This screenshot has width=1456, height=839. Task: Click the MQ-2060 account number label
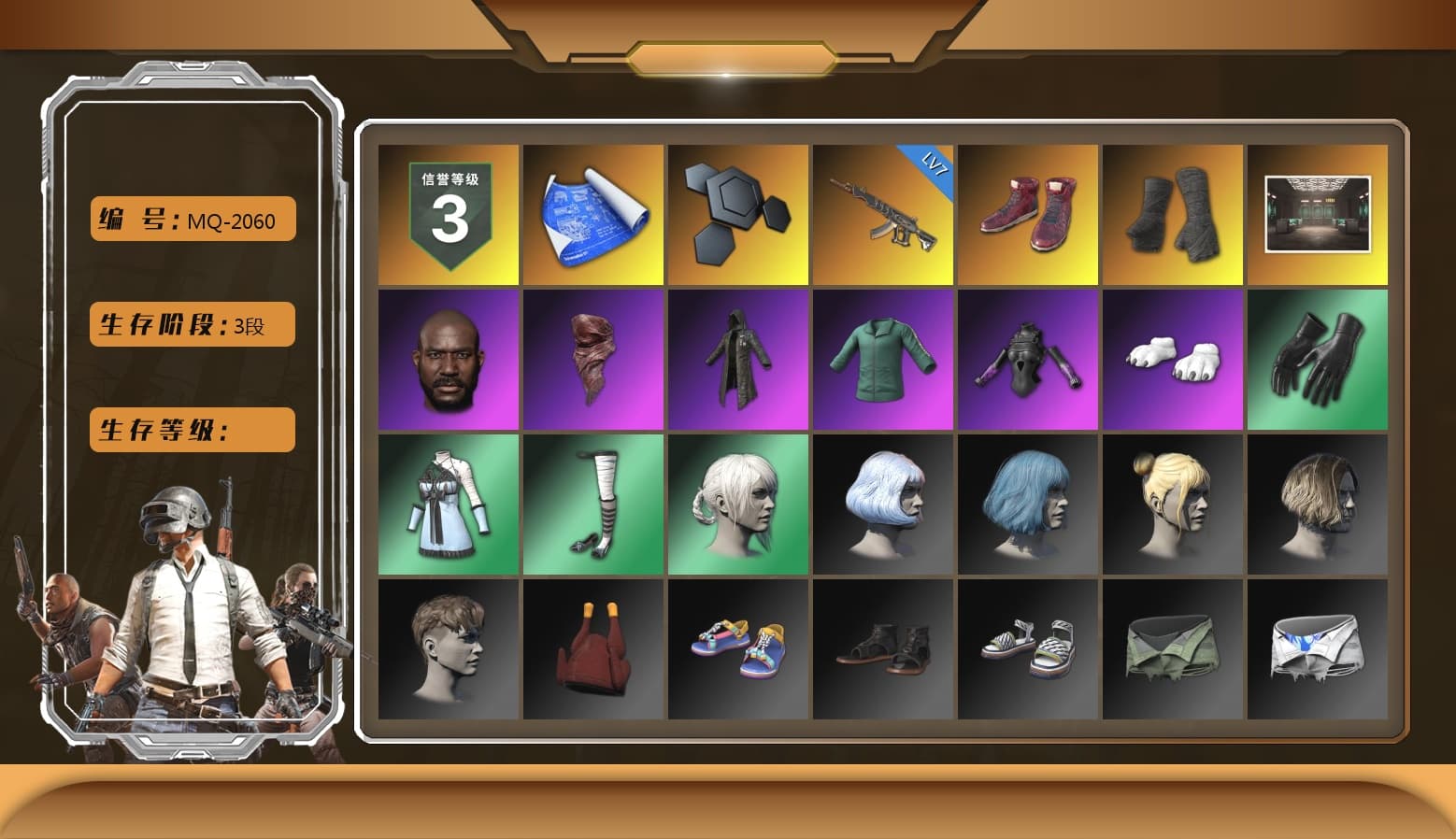(x=192, y=219)
